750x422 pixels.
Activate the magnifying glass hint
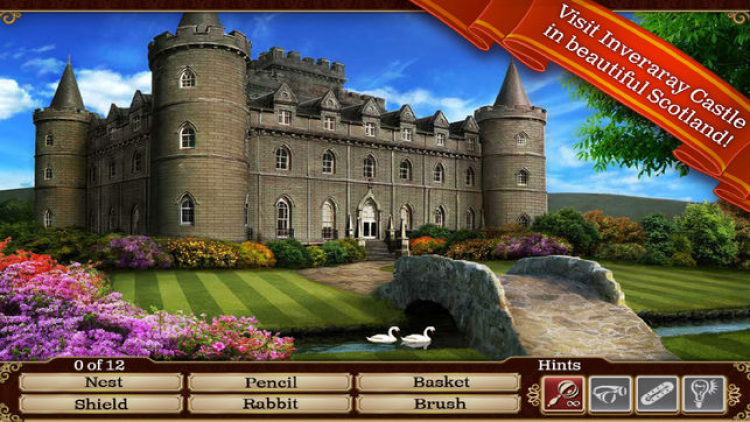point(563,394)
